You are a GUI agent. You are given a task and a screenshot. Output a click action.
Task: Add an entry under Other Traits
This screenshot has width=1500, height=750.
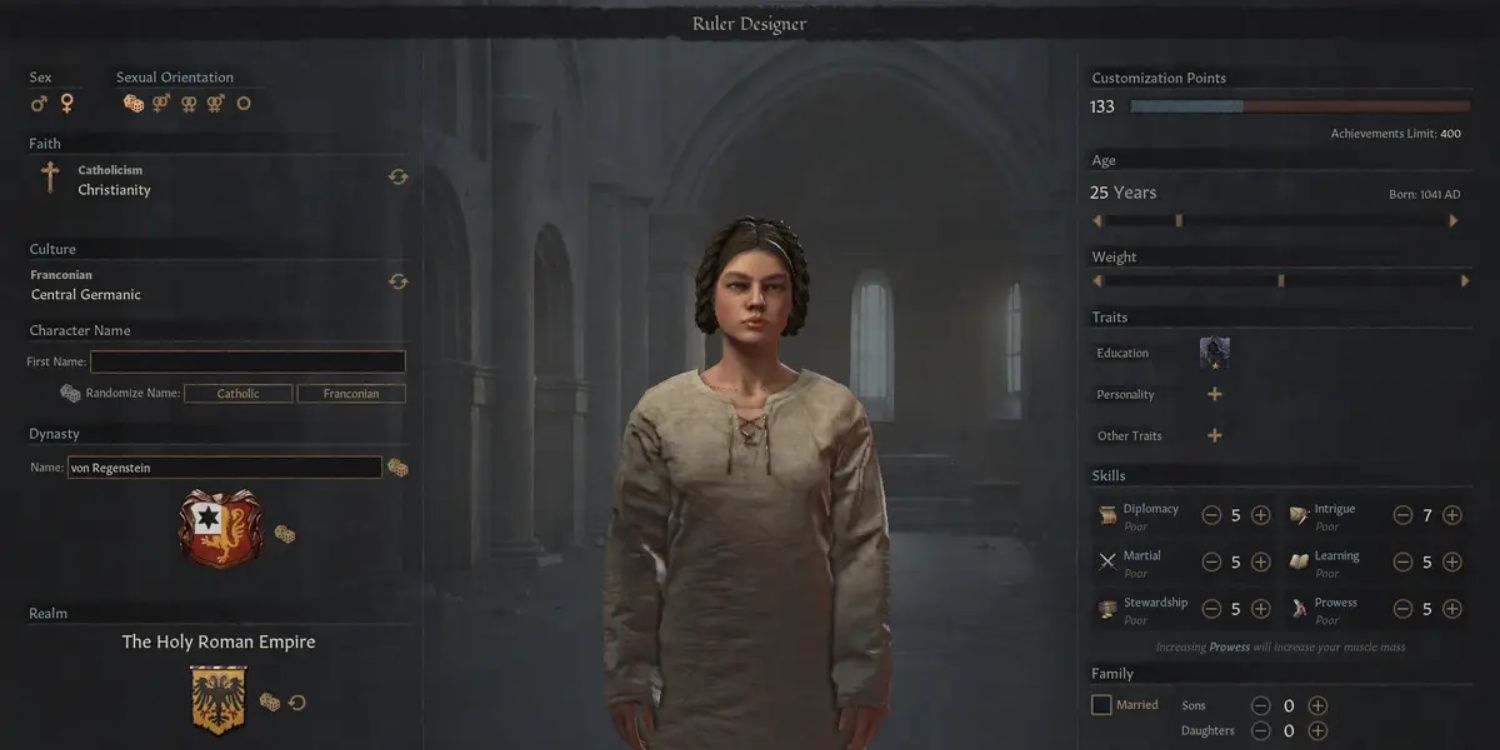[x=1215, y=435]
